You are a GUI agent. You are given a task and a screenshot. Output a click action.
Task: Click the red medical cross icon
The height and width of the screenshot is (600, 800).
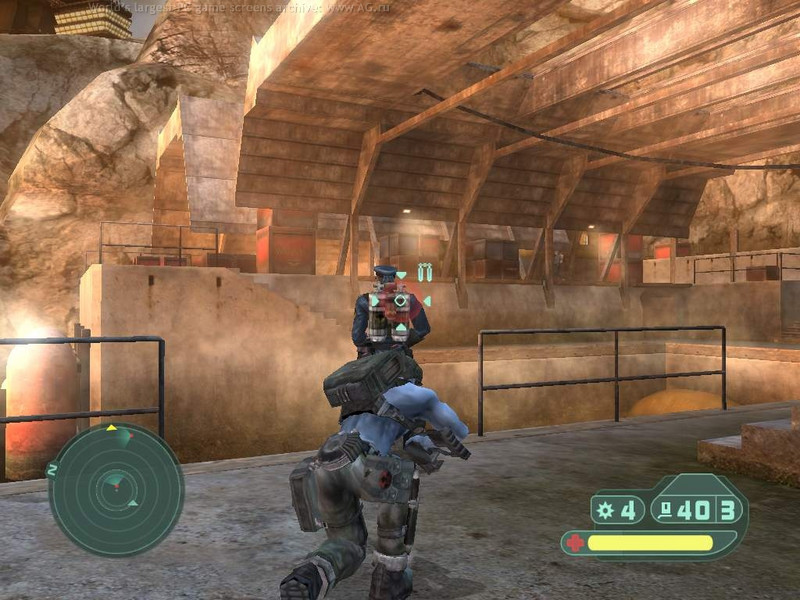[x=574, y=544]
